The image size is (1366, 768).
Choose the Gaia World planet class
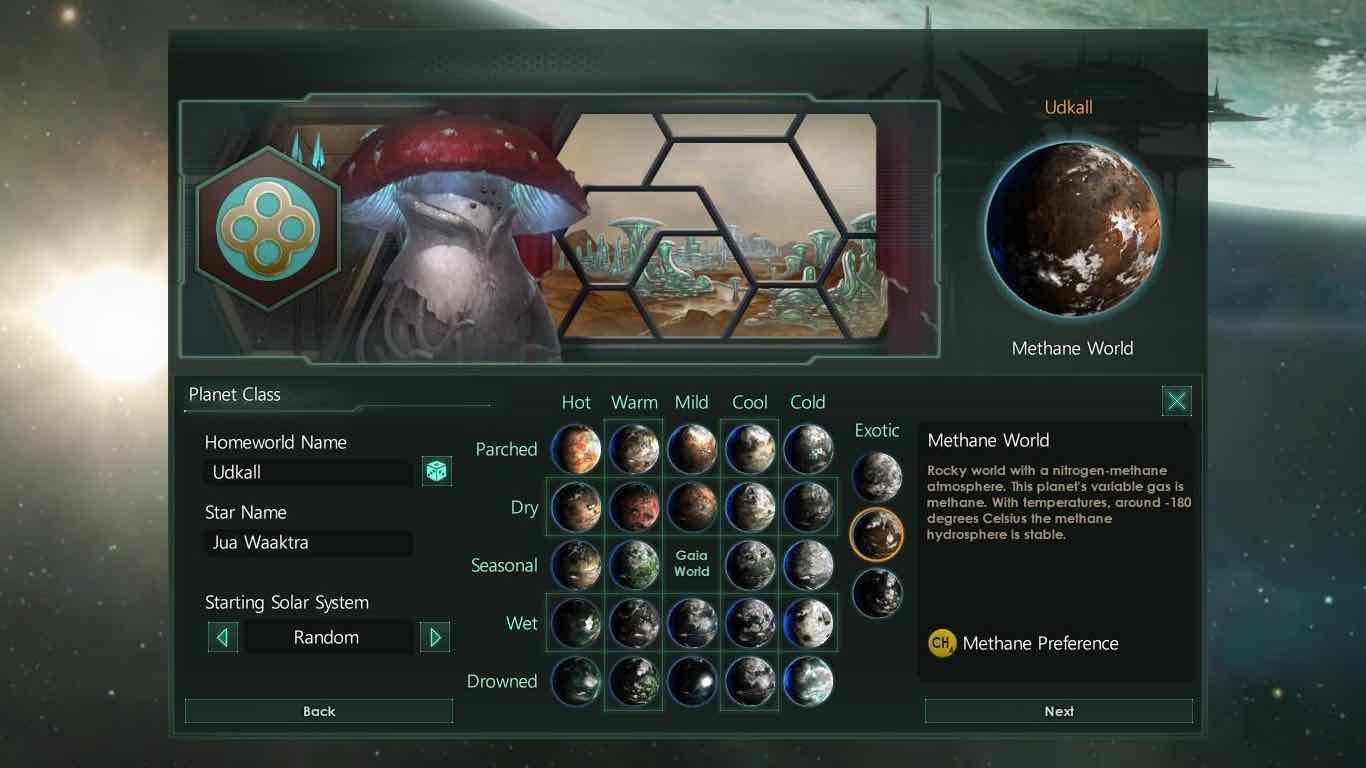click(x=691, y=564)
